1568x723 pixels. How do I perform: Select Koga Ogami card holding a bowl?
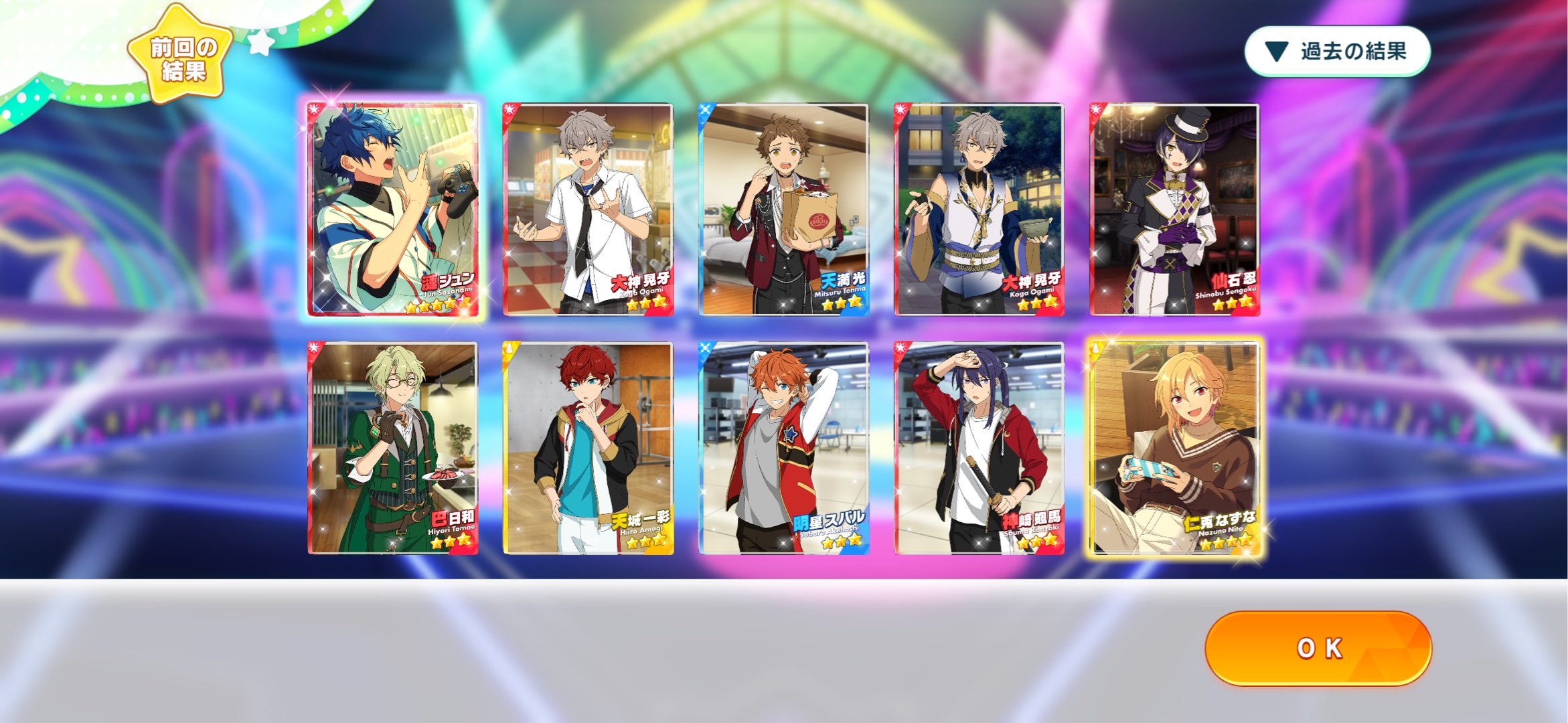pyautogui.click(x=979, y=209)
